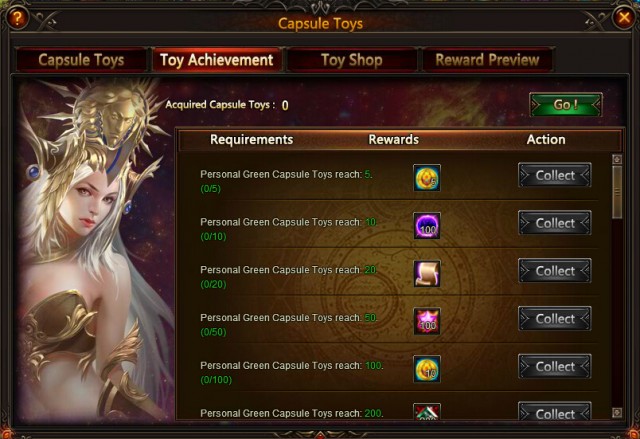Switch to the Capsule Toys tab
The width and height of the screenshot is (640, 439).
point(81,60)
